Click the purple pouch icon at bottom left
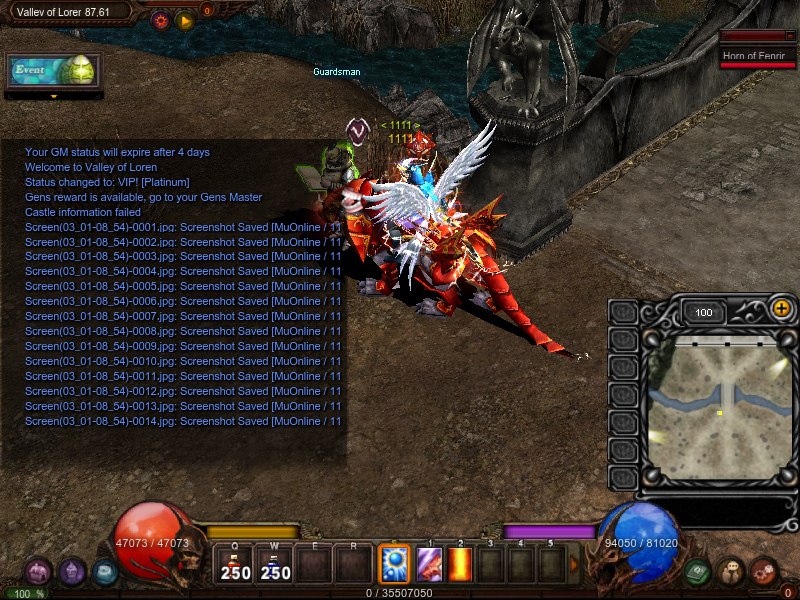The image size is (800, 600). (38, 571)
